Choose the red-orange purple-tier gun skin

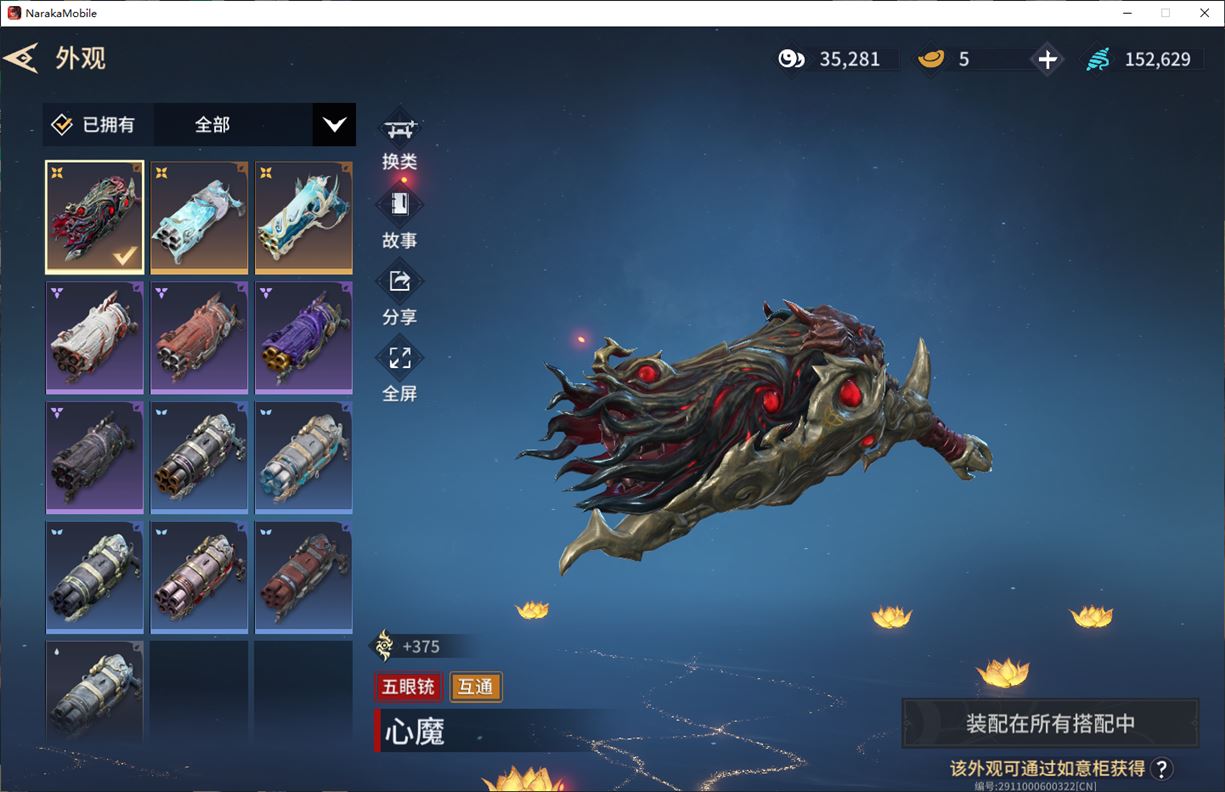coord(199,337)
